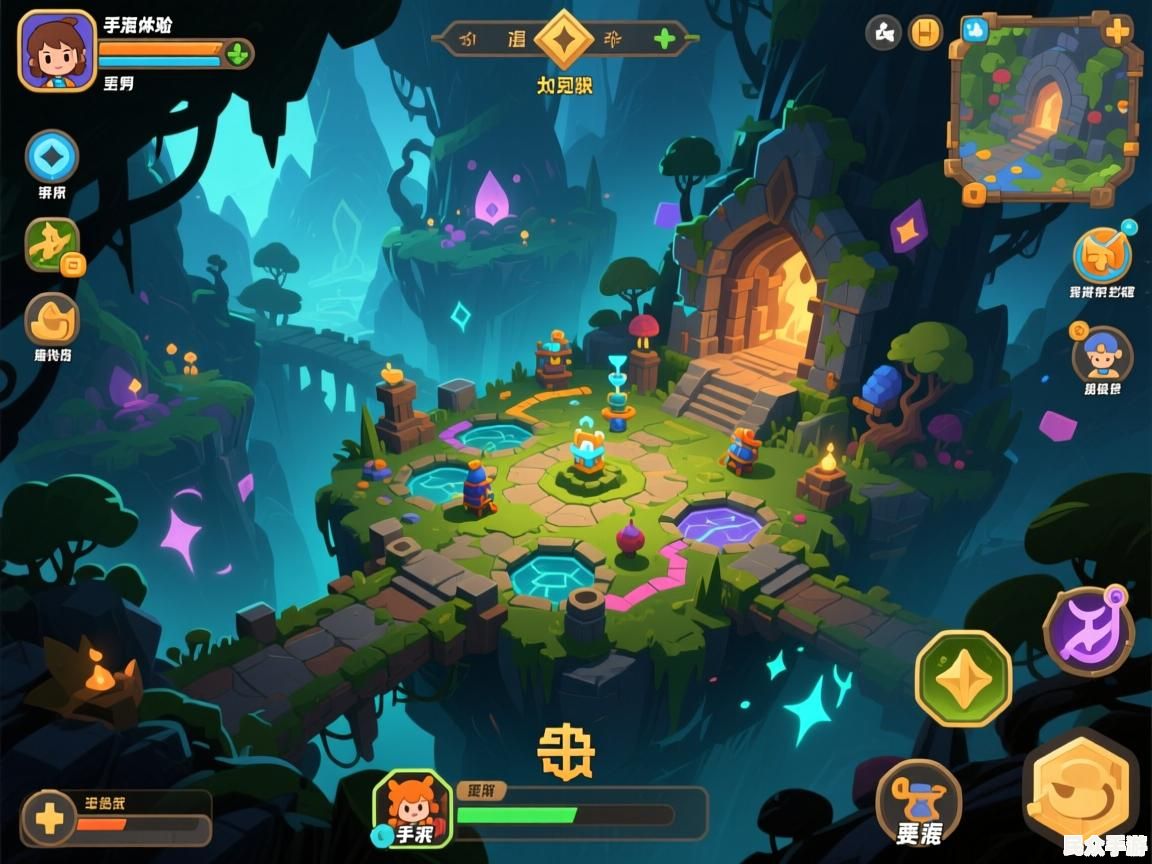Open the player avatar portrait

point(57,50)
